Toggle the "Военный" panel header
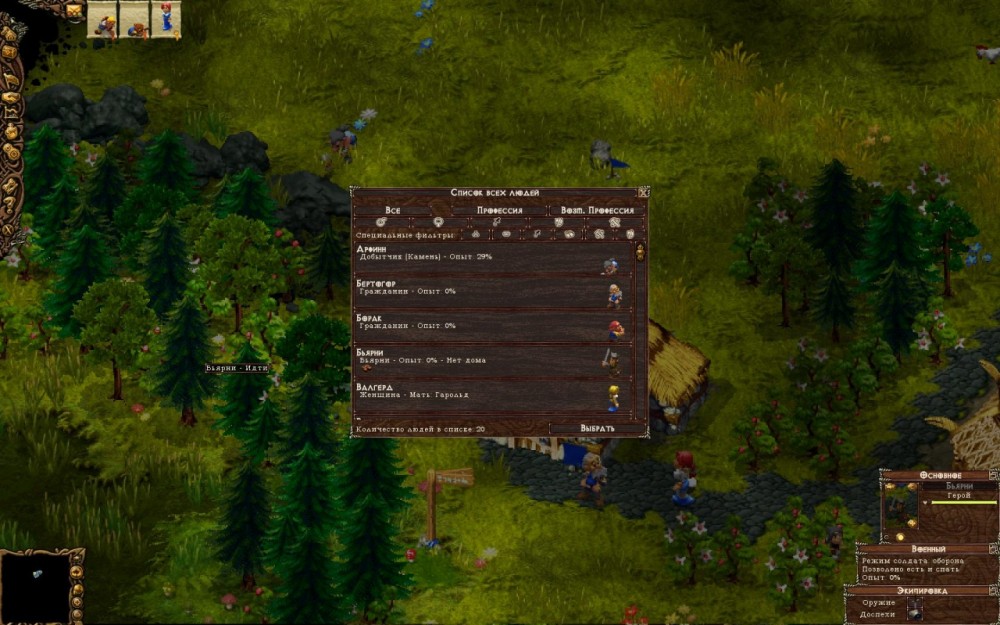Screen dimensions: 1000x625 [928, 549]
